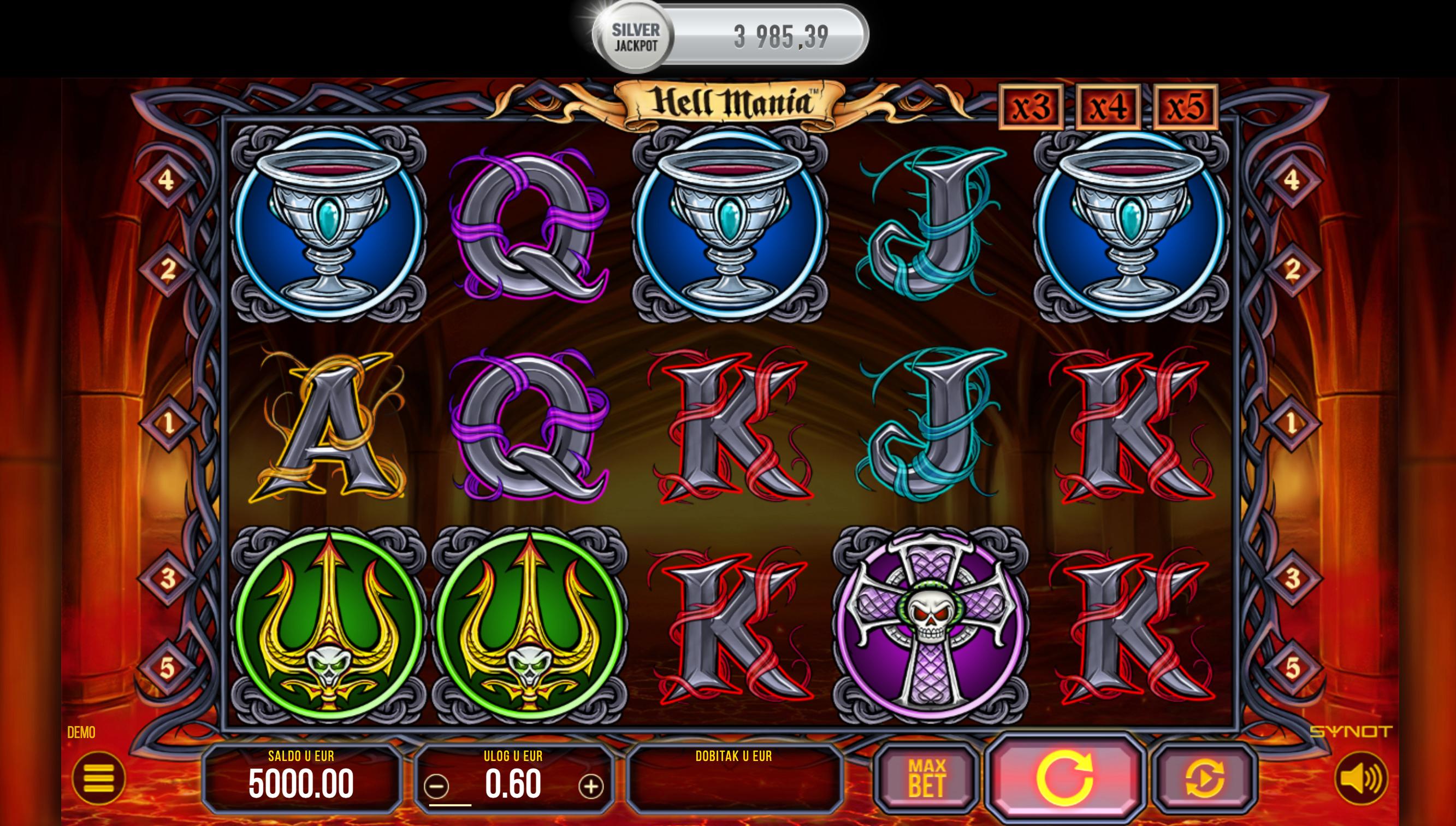The image size is (1456, 826).
Task: Toggle the sound speaker icon
Action: point(1361,778)
